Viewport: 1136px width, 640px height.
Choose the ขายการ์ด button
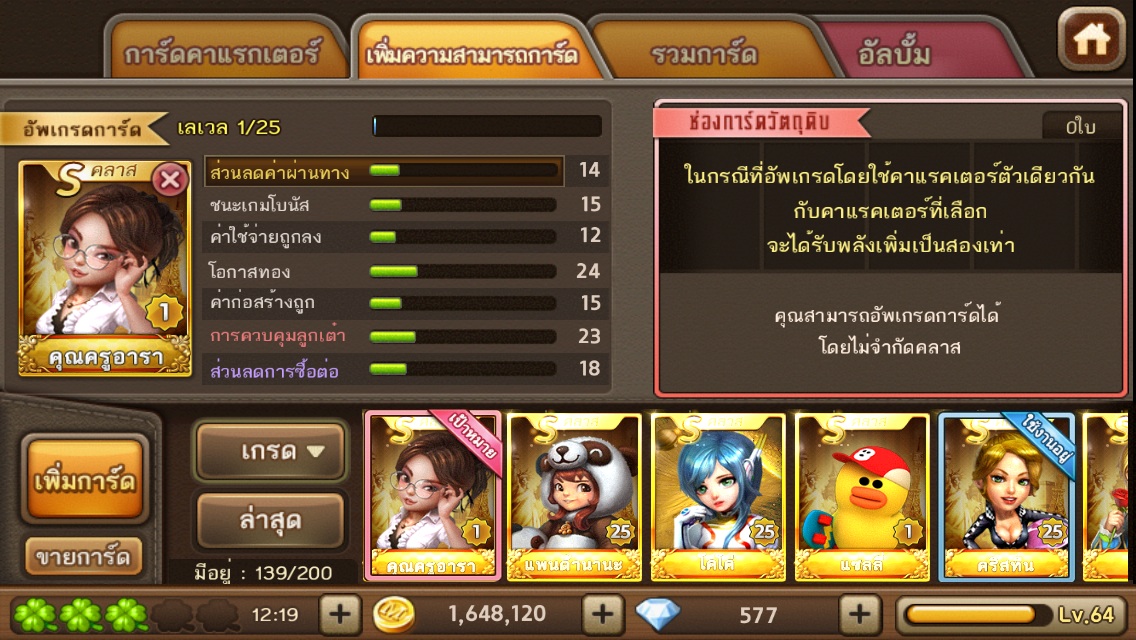tap(84, 557)
